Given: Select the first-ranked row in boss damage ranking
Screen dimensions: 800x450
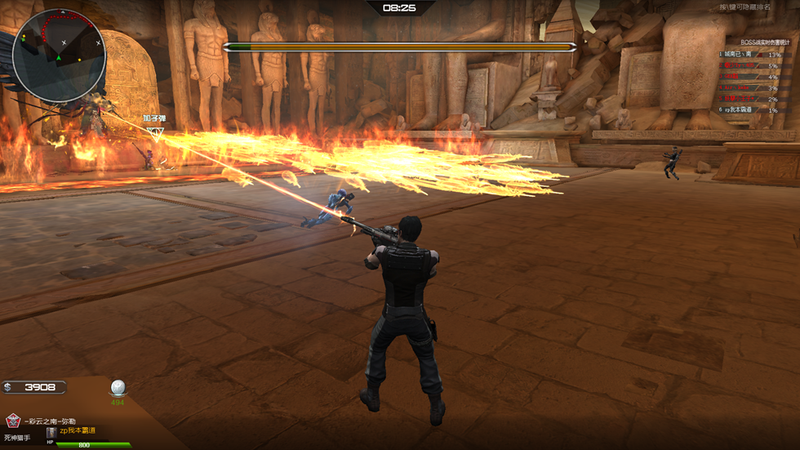Looking at the screenshot, I should click(x=748, y=54).
